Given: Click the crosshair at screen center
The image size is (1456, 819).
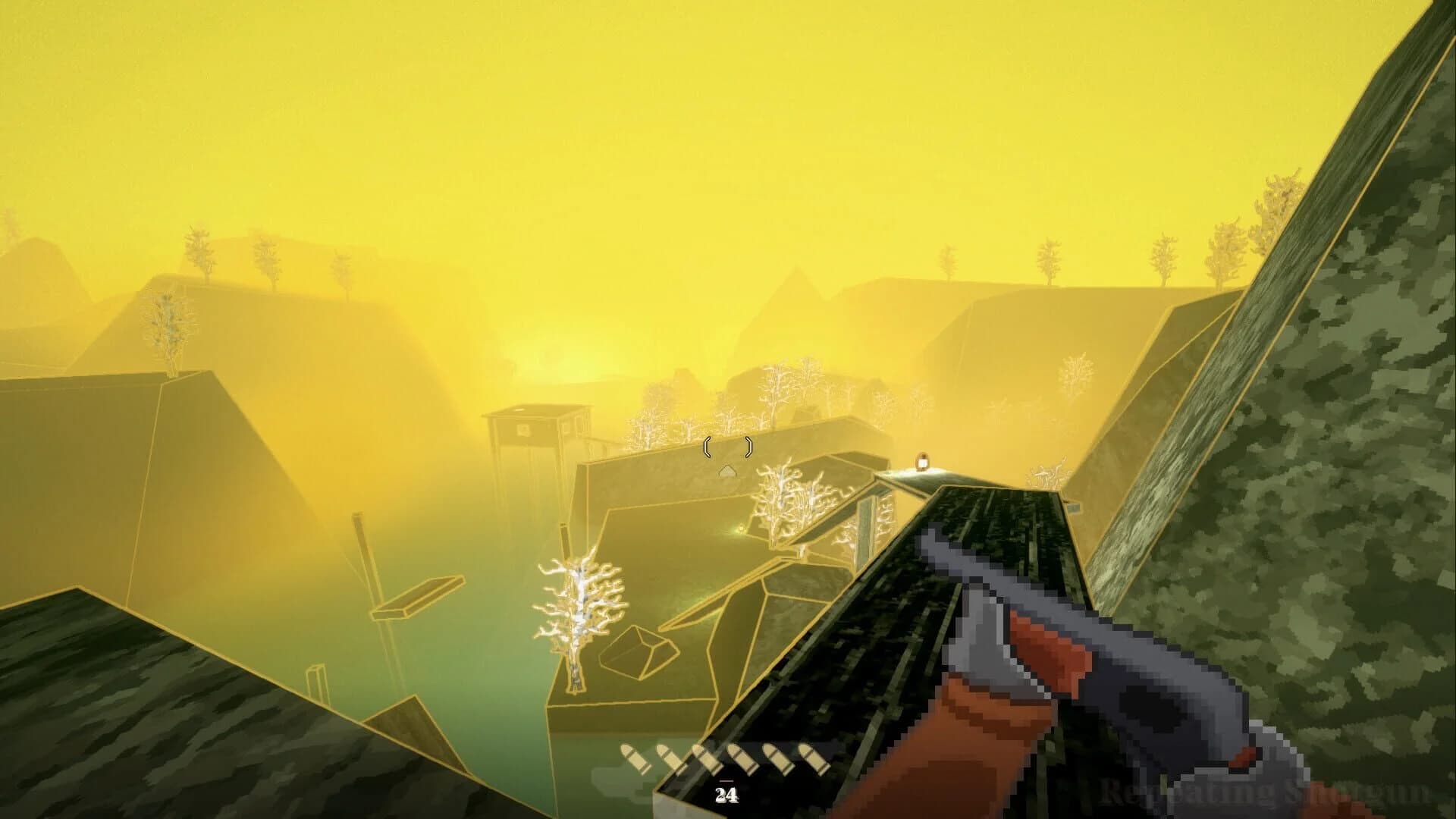Looking at the screenshot, I should [726, 449].
